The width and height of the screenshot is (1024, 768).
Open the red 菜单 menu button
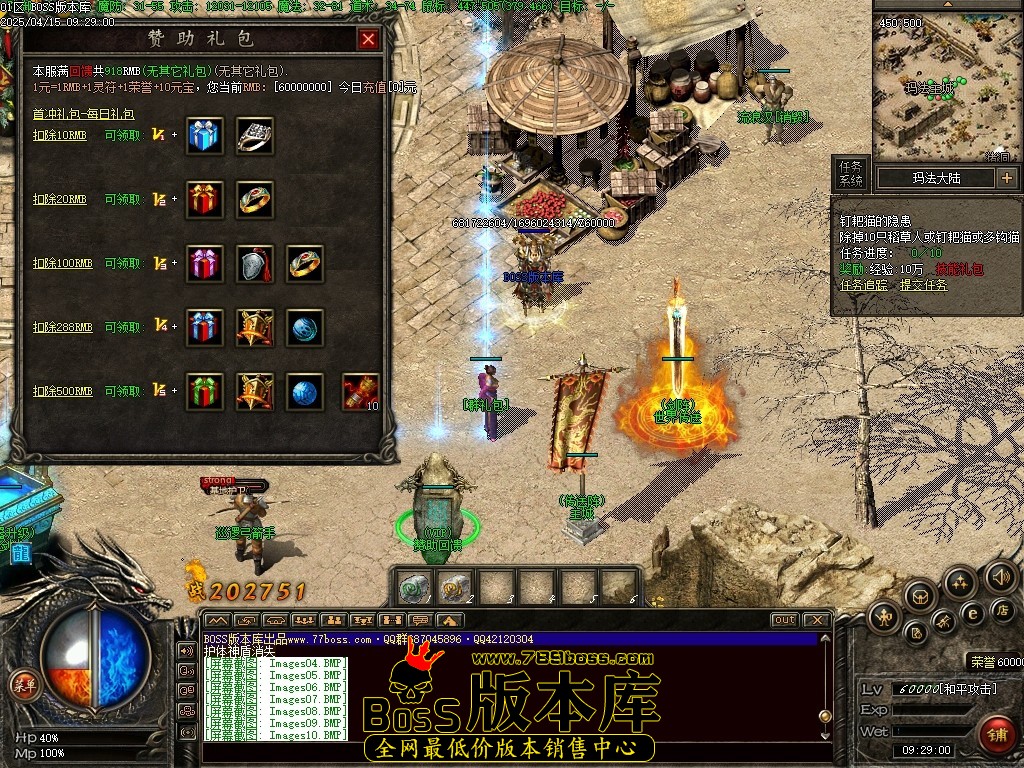pyautogui.click(x=23, y=684)
